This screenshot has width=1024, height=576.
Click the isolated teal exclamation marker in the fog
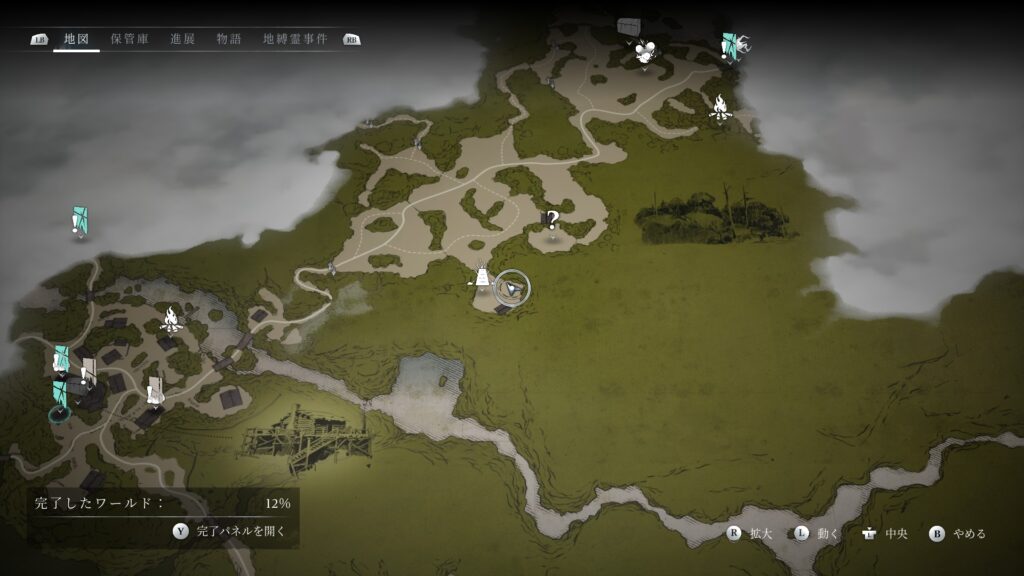click(x=80, y=221)
